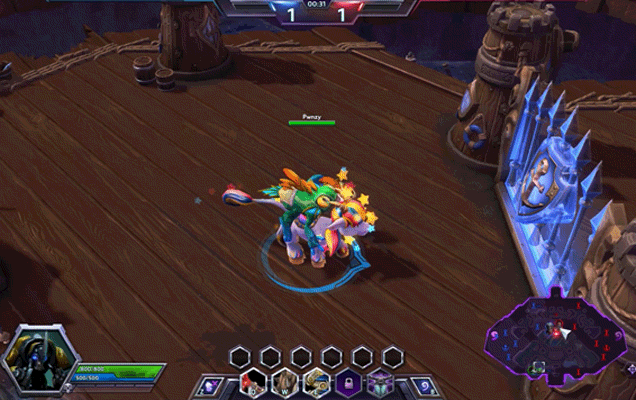Select the locked heroic ability slot

(349, 383)
